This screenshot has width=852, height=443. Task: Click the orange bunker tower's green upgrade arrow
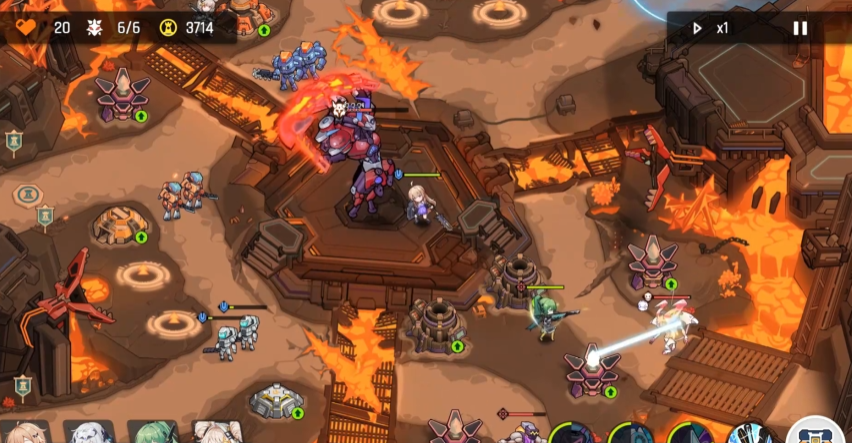pyautogui.click(x=141, y=237)
